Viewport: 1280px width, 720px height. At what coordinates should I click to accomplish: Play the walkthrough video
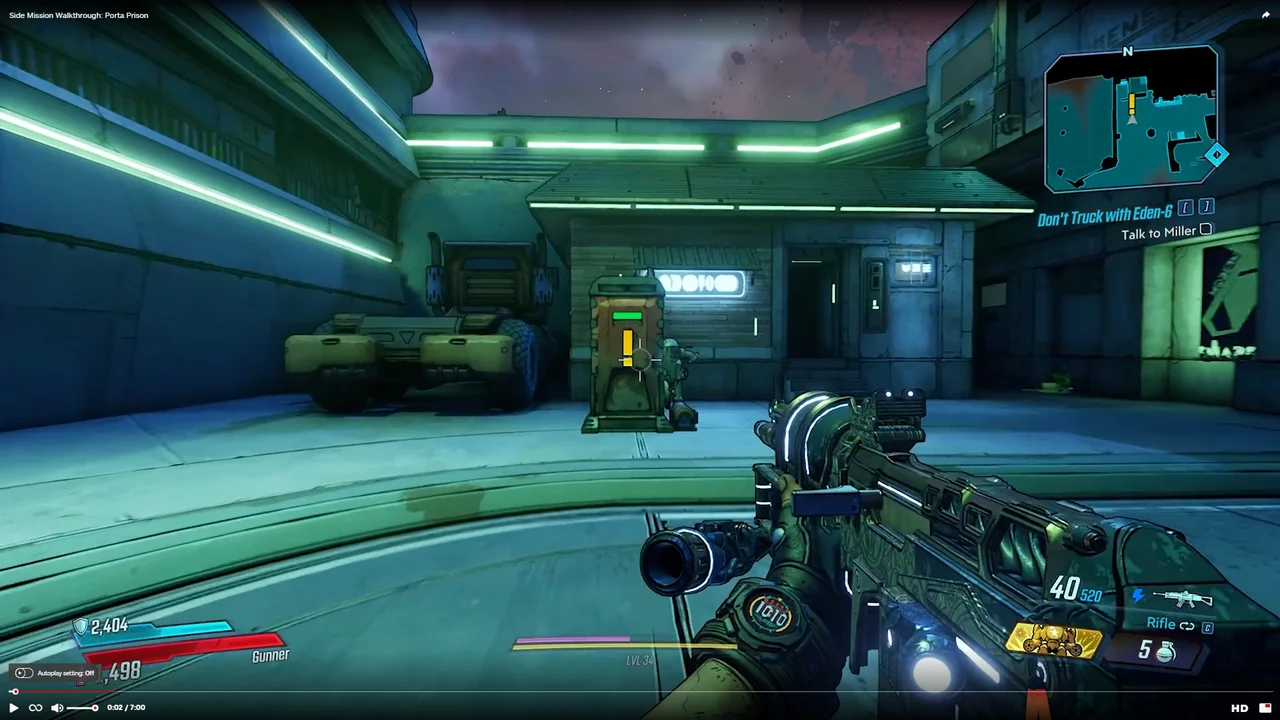[x=14, y=708]
